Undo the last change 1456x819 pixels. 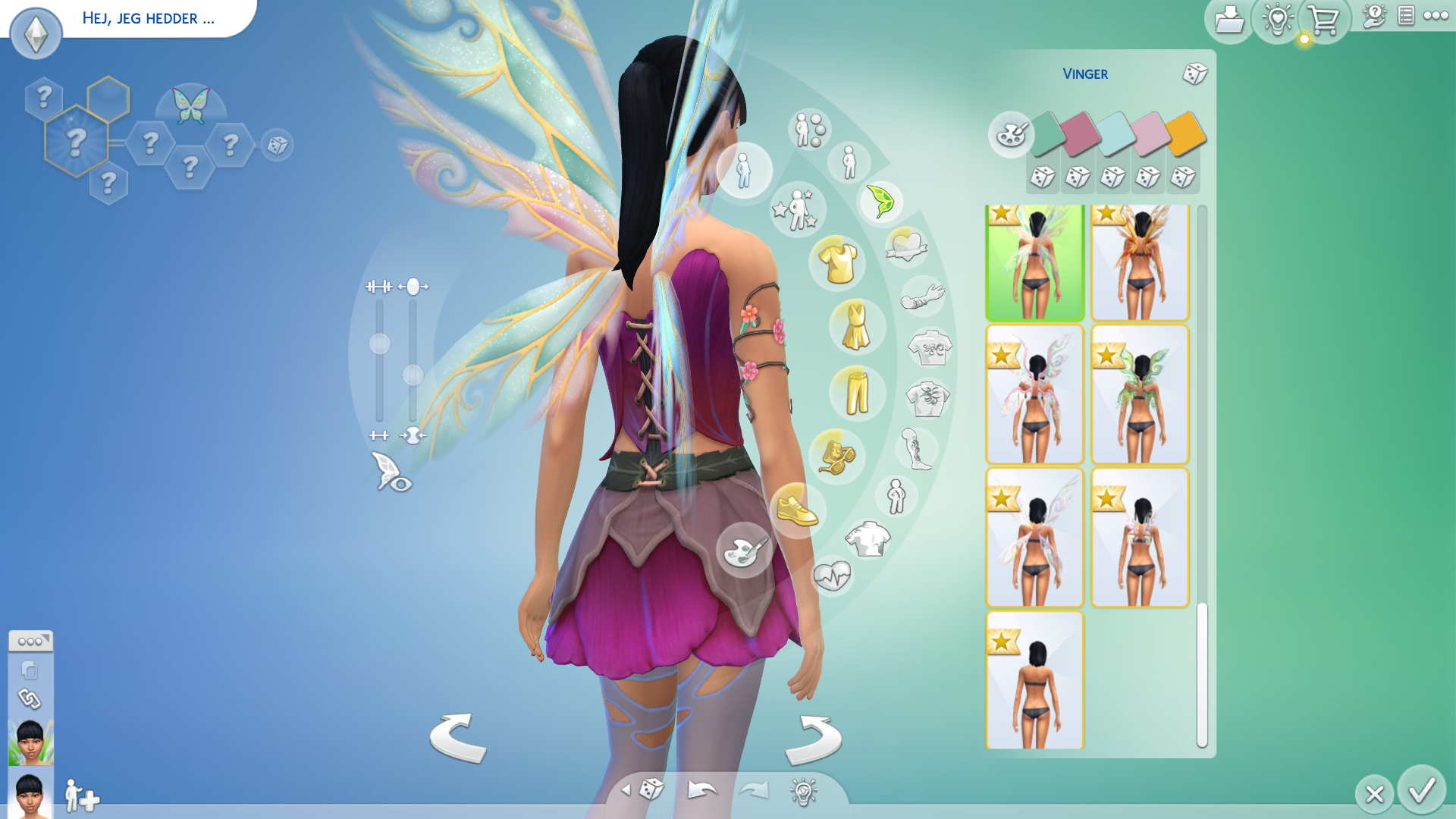click(x=702, y=790)
